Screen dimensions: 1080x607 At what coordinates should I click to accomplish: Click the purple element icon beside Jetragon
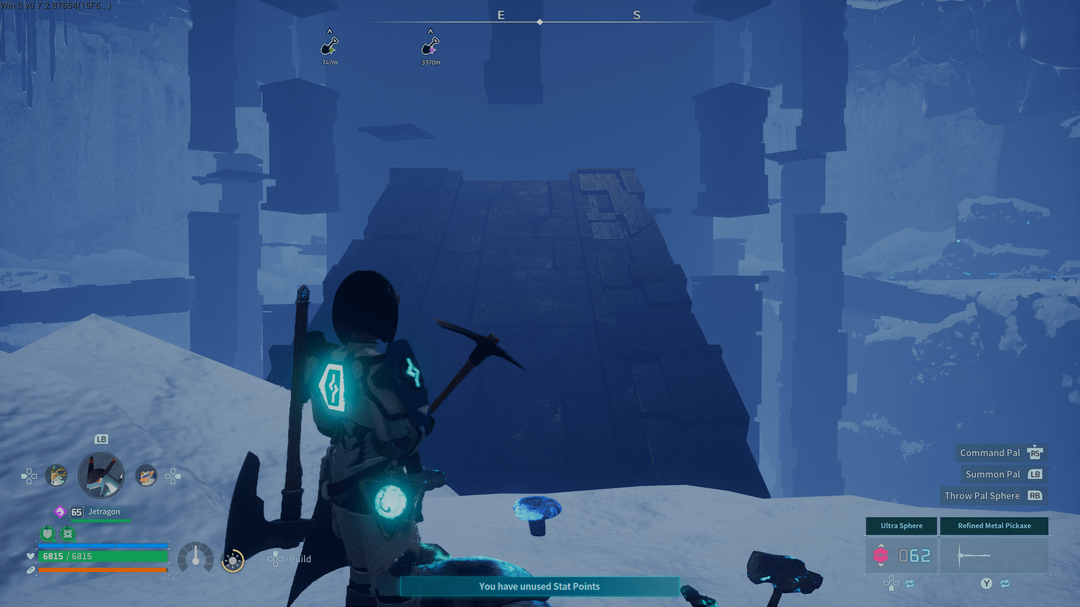click(59, 512)
